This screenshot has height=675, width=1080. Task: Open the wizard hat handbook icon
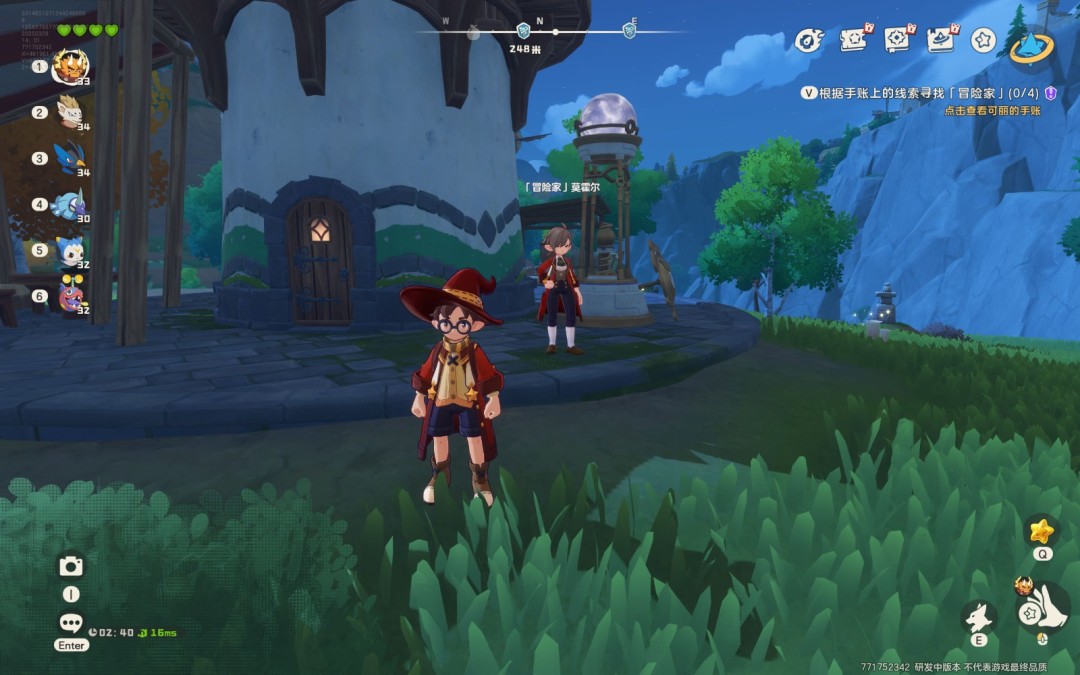pos(941,40)
